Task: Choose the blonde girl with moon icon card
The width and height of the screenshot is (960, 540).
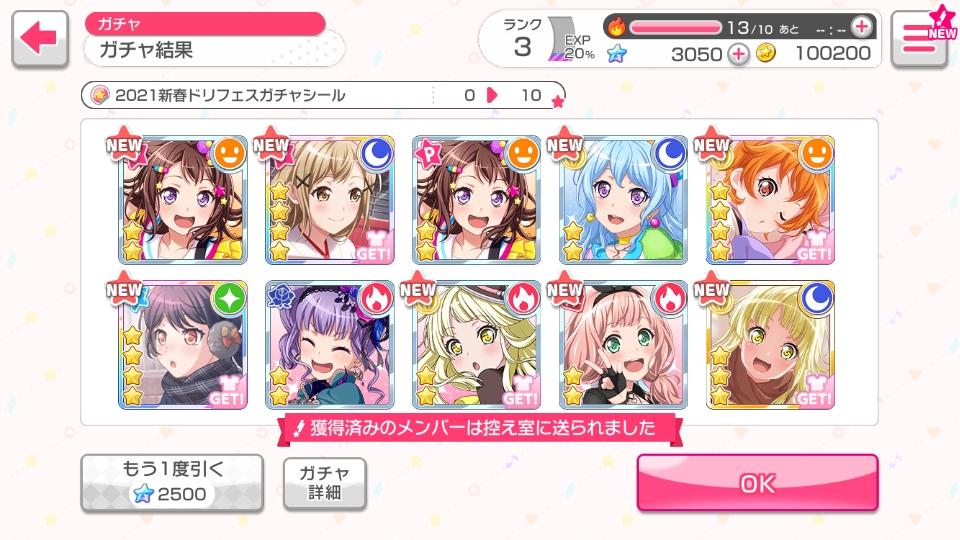Action: pyautogui.click(x=771, y=344)
